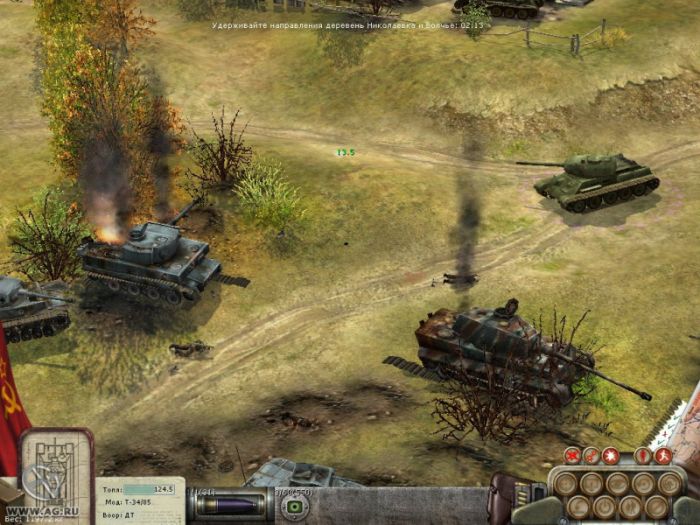Open the T-34/85 tank schematic card
The image size is (700, 525).
tap(56, 466)
